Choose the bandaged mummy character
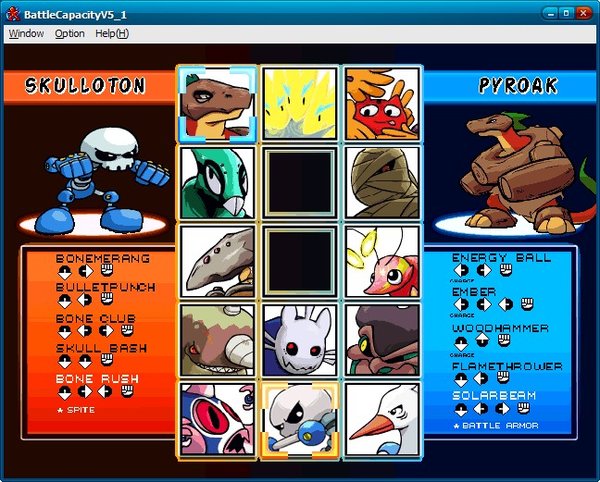The width and height of the screenshot is (600, 482). coord(382,183)
